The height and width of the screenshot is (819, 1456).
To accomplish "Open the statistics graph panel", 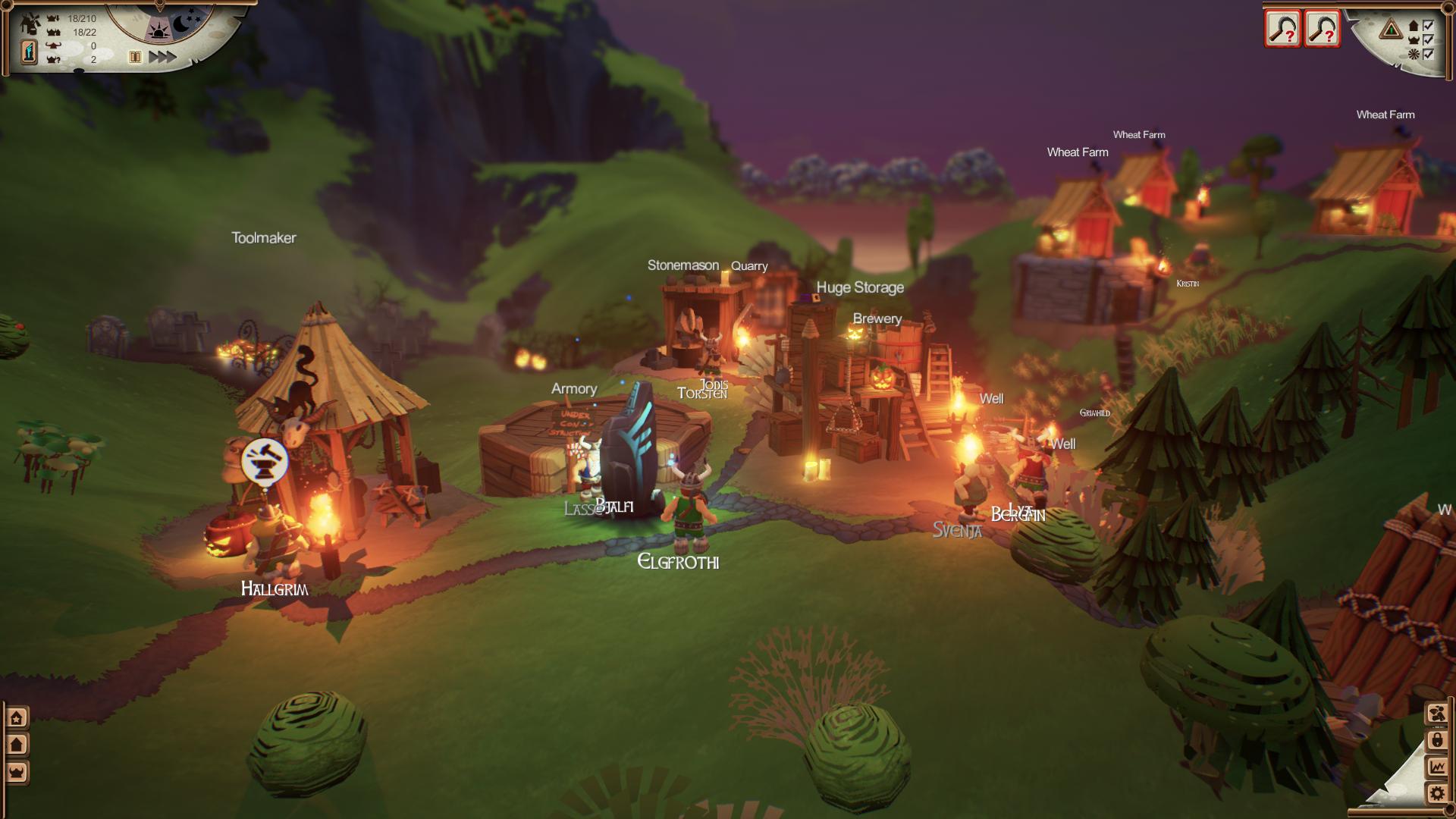I will pos(1437,767).
